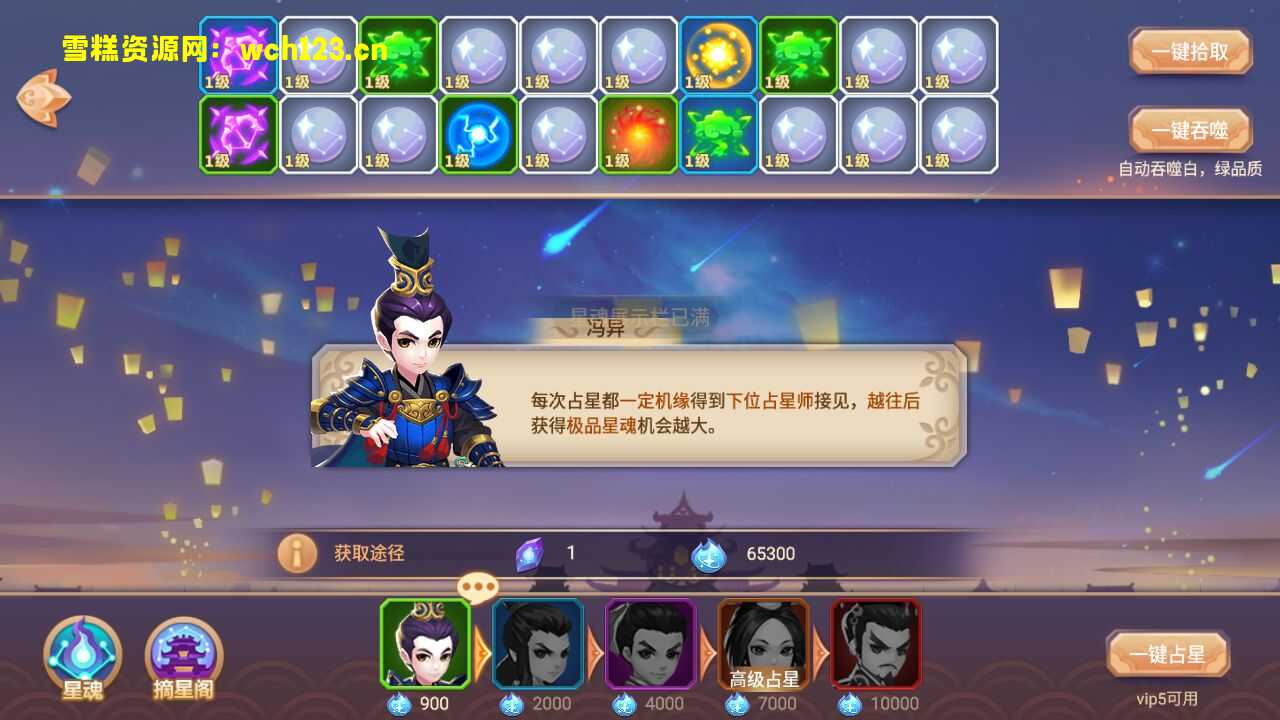Open the speech bubble above the astrologer row
The image size is (1280, 720).
478,588
